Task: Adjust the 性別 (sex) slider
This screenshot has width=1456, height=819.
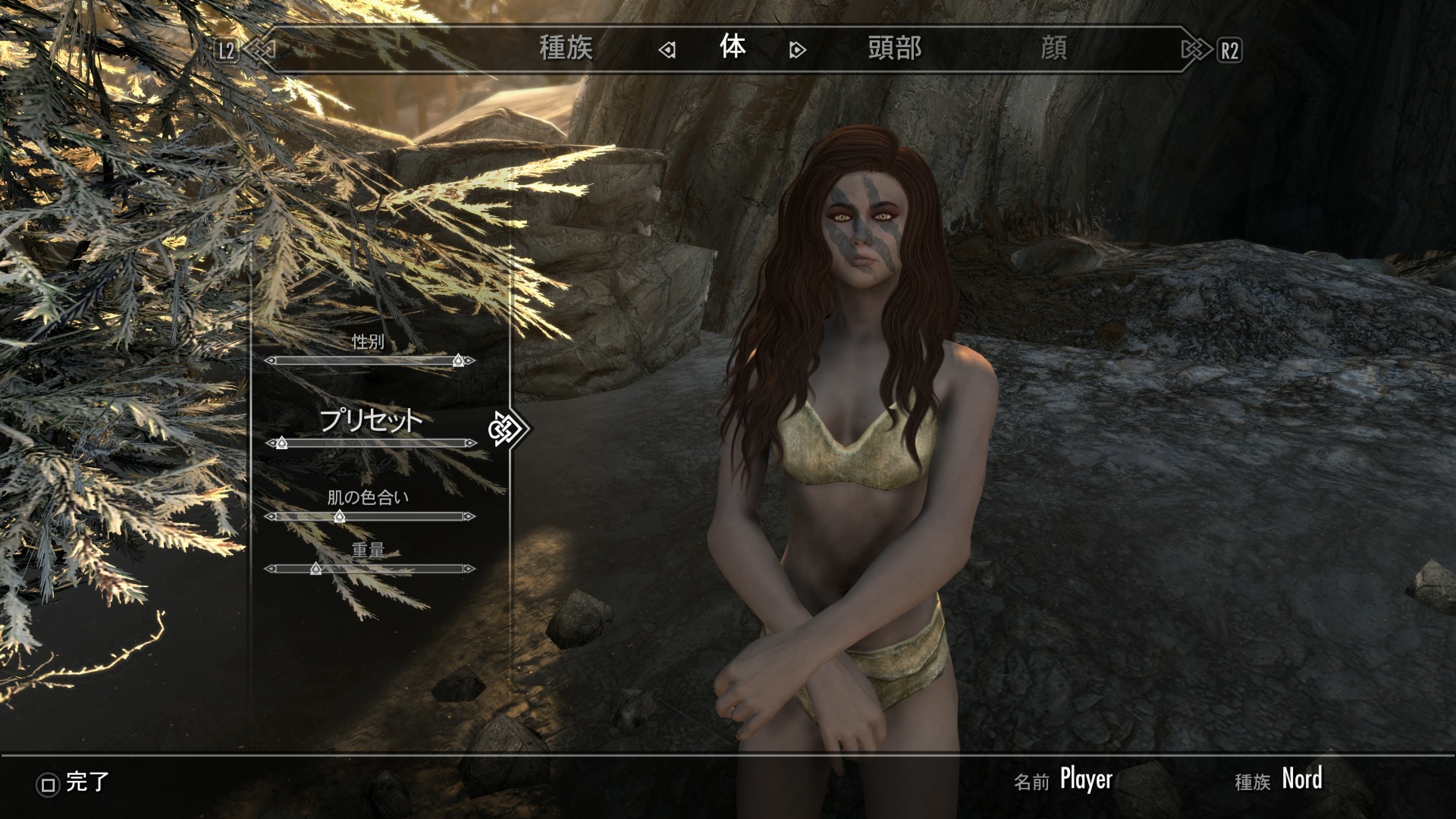Action: pyautogui.click(x=370, y=361)
